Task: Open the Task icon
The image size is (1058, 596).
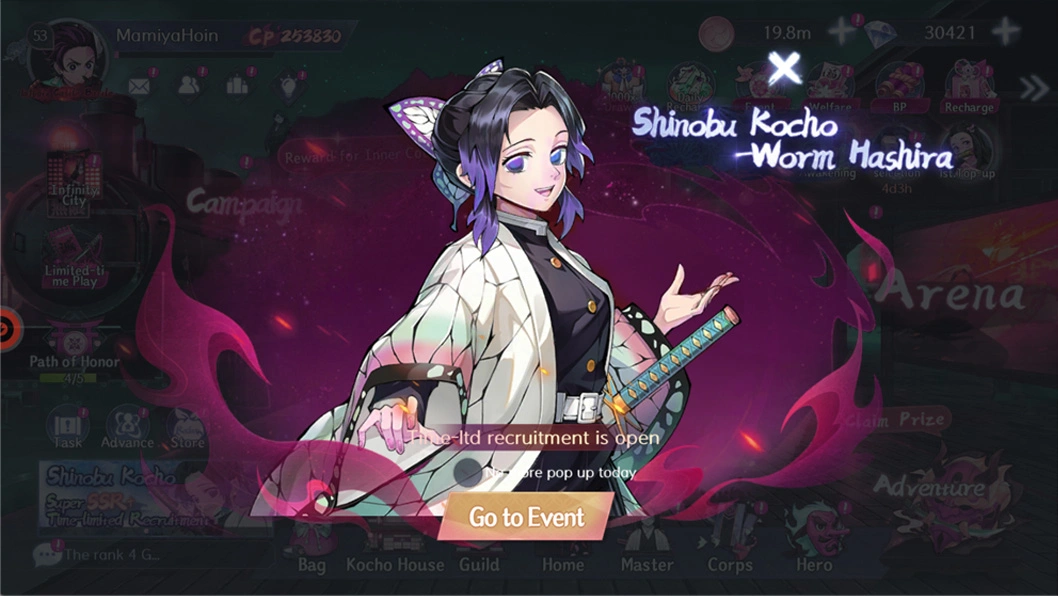Action: click(69, 430)
